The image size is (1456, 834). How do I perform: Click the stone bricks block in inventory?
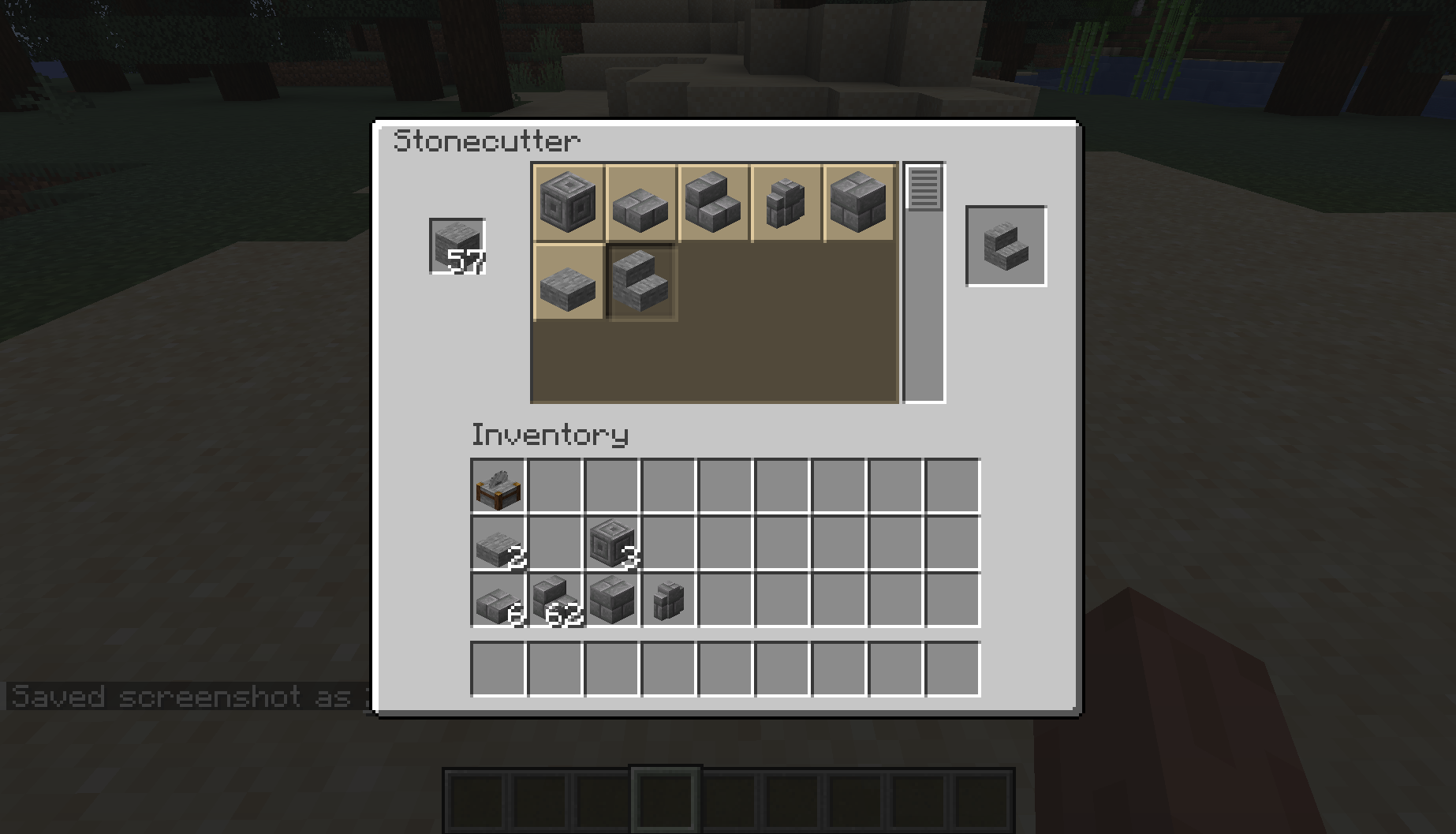click(612, 602)
